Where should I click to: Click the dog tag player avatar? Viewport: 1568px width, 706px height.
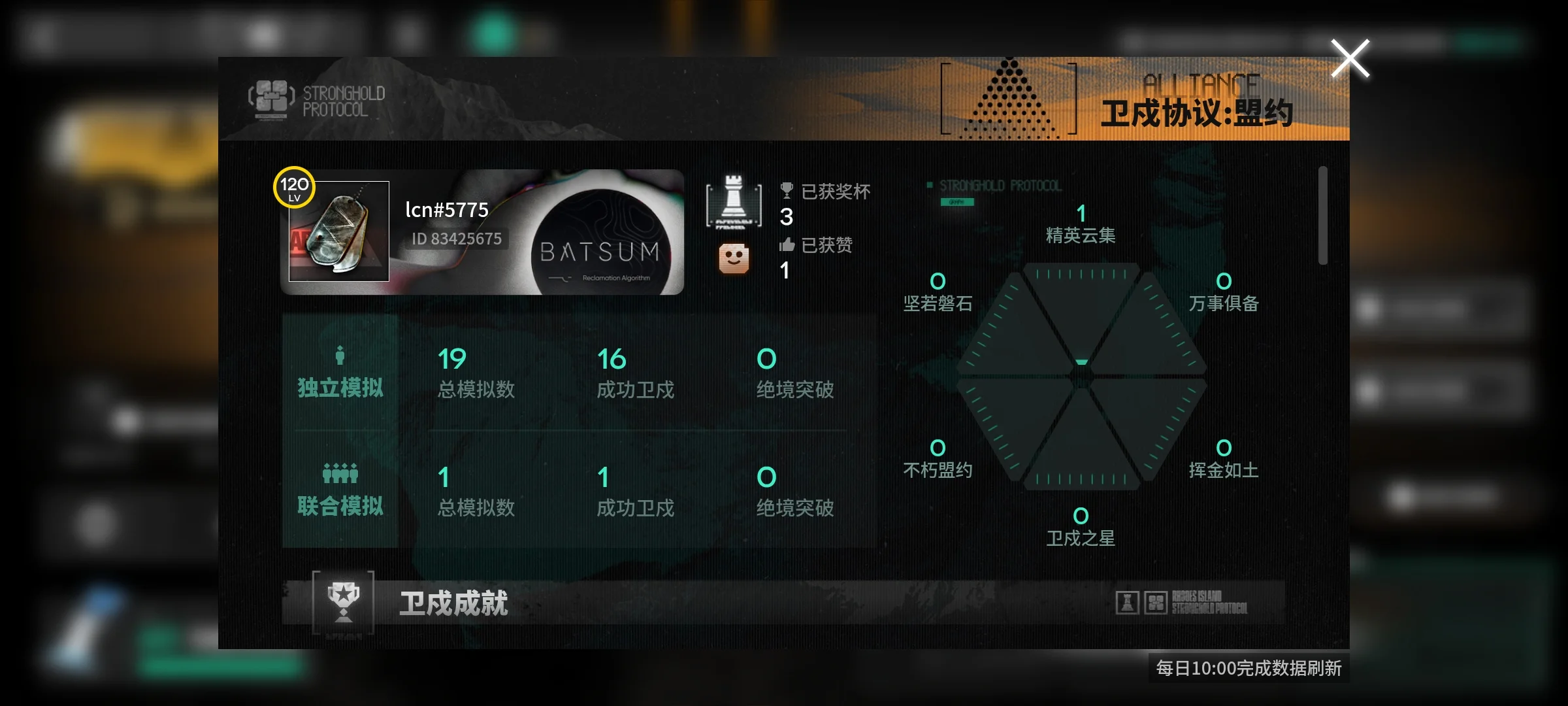pyautogui.click(x=339, y=231)
